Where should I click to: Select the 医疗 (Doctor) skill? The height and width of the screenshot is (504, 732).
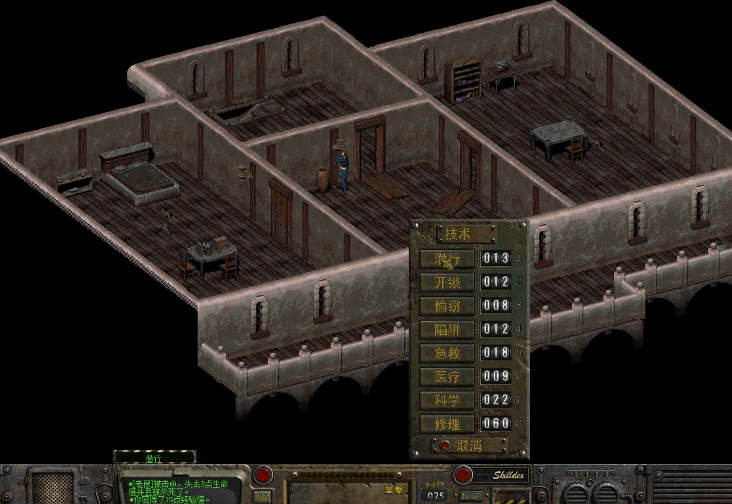[446, 376]
